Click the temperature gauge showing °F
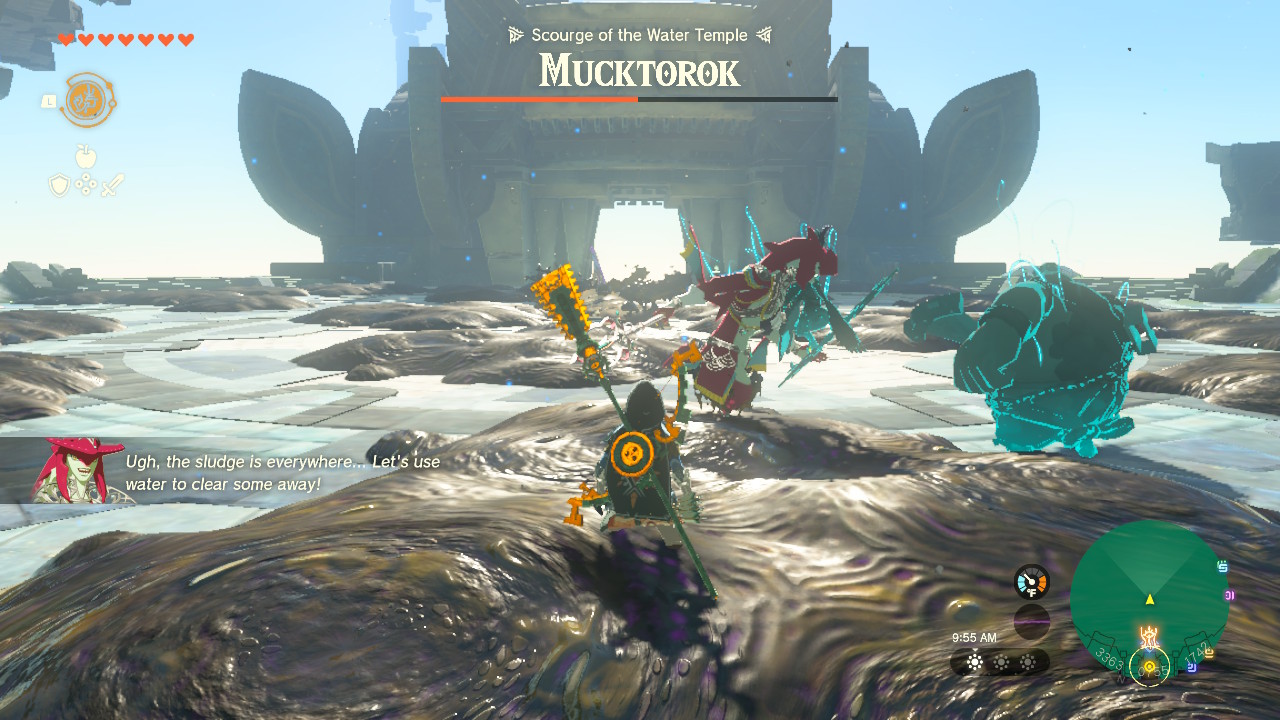 tap(1032, 582)
